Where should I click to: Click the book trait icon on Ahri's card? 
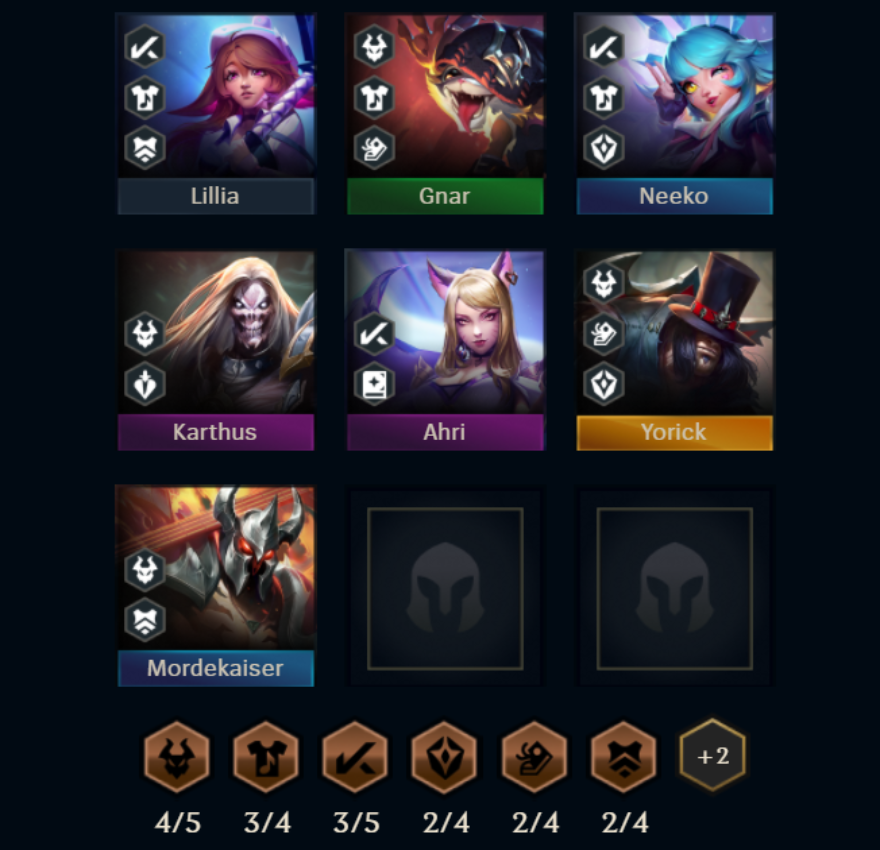pyautogui.click(x=374, y=384)
